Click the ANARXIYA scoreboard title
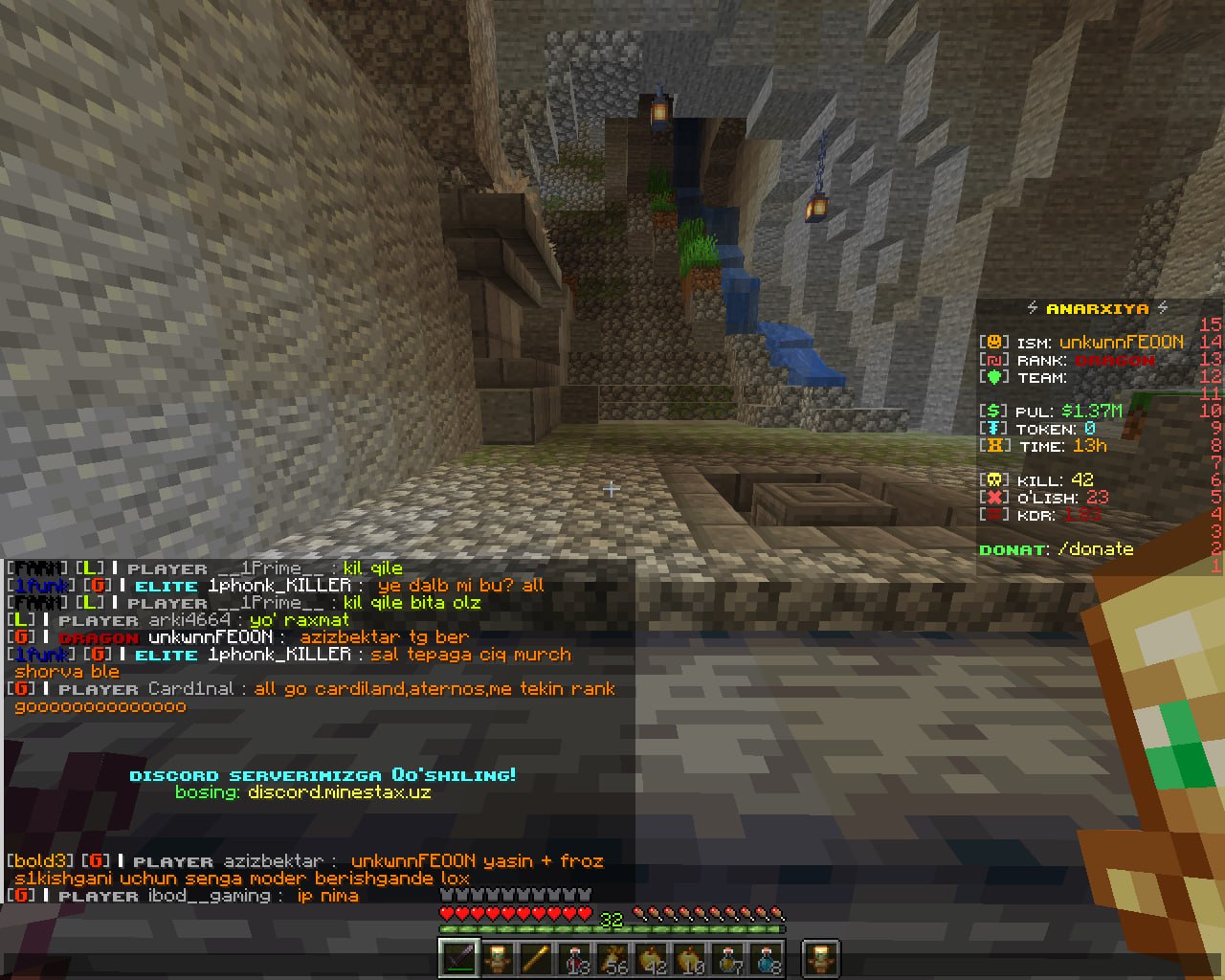The width and height of the screenshot is (1225, 980). tap(1097, 308)
